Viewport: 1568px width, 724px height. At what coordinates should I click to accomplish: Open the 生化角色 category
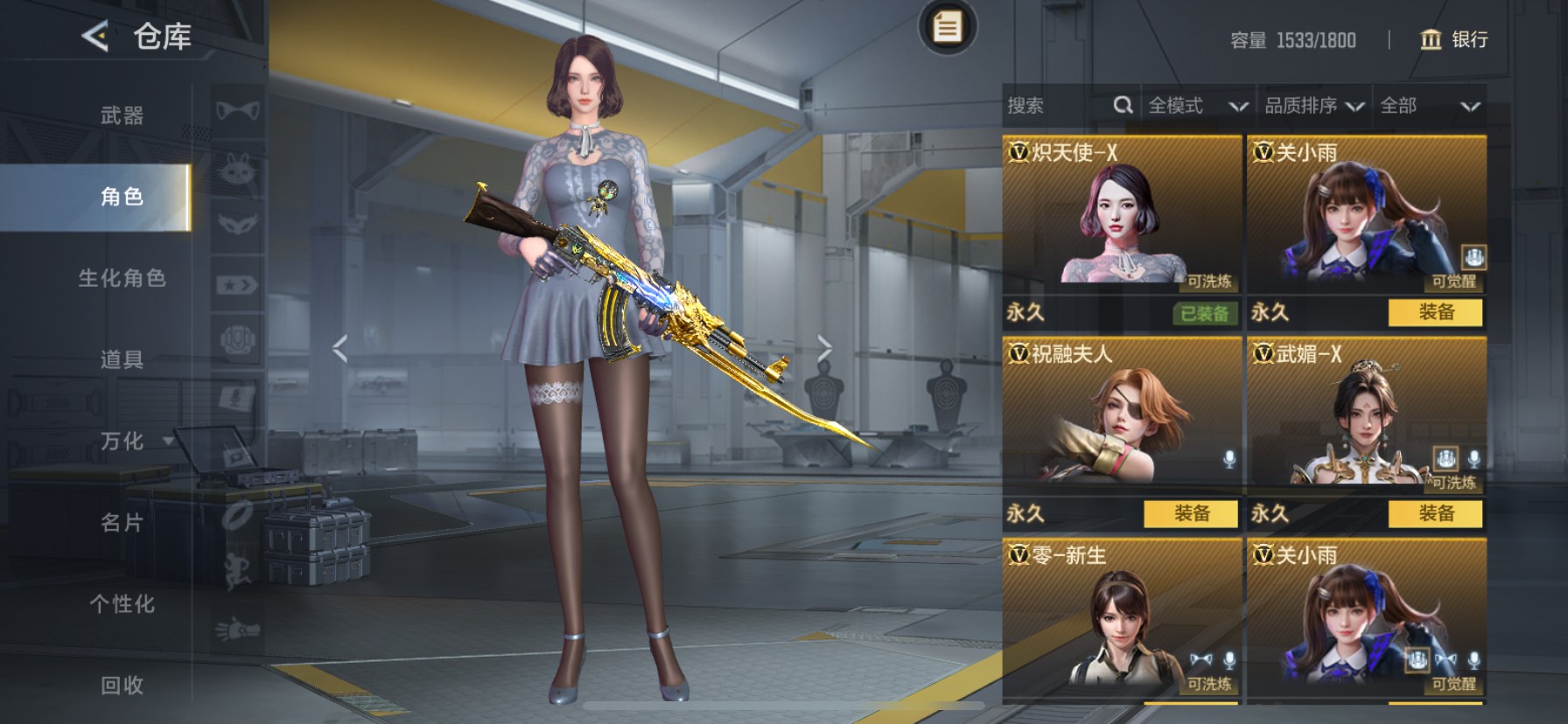pyautogui.click(x=122, y=278)
